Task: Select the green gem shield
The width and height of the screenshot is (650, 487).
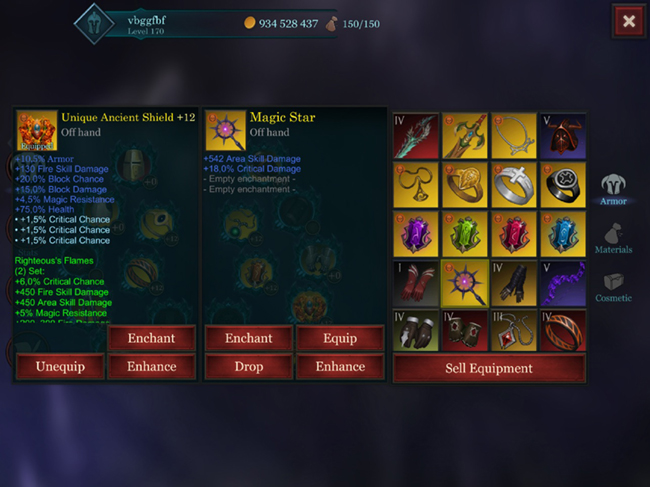Action: (465, 234)
